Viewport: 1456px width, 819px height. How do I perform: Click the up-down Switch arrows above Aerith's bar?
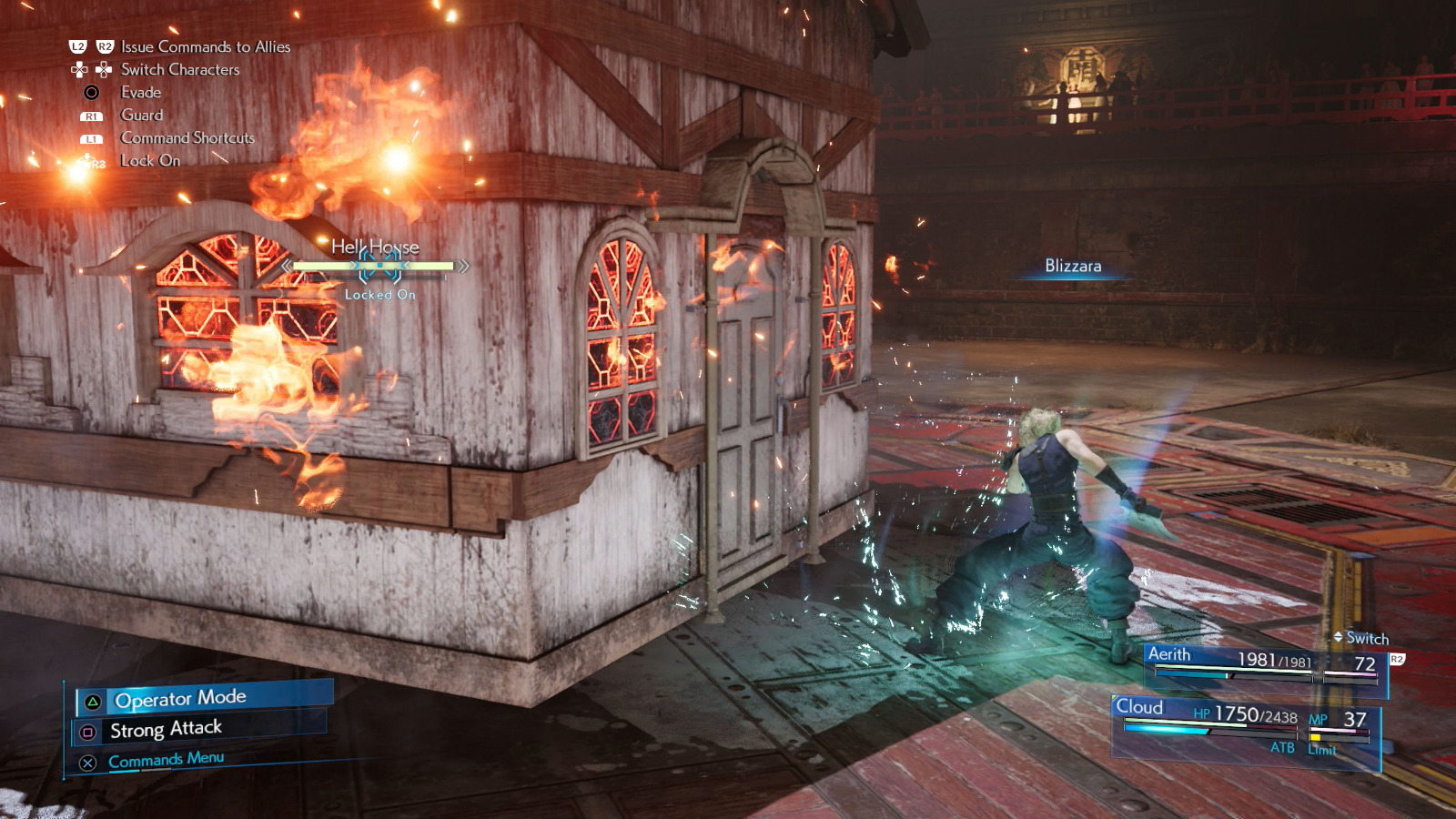1339,637
